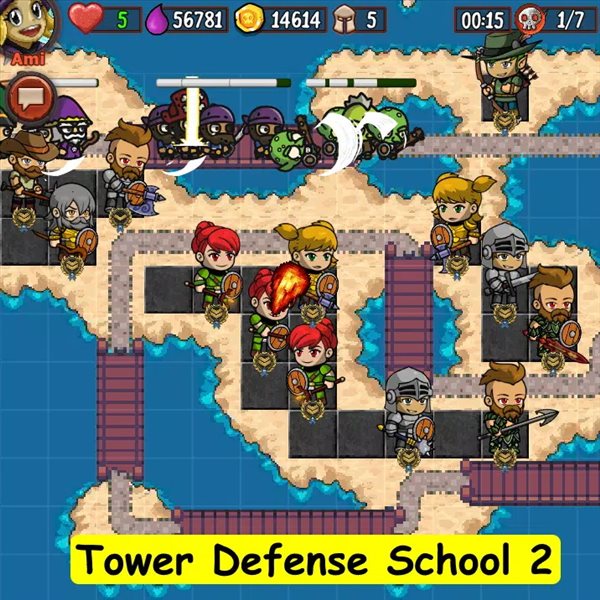Image resolution: width=600 pixels, height=600 pixels.
Task: Tap the skull wave icon
Action: click(530, 19)
